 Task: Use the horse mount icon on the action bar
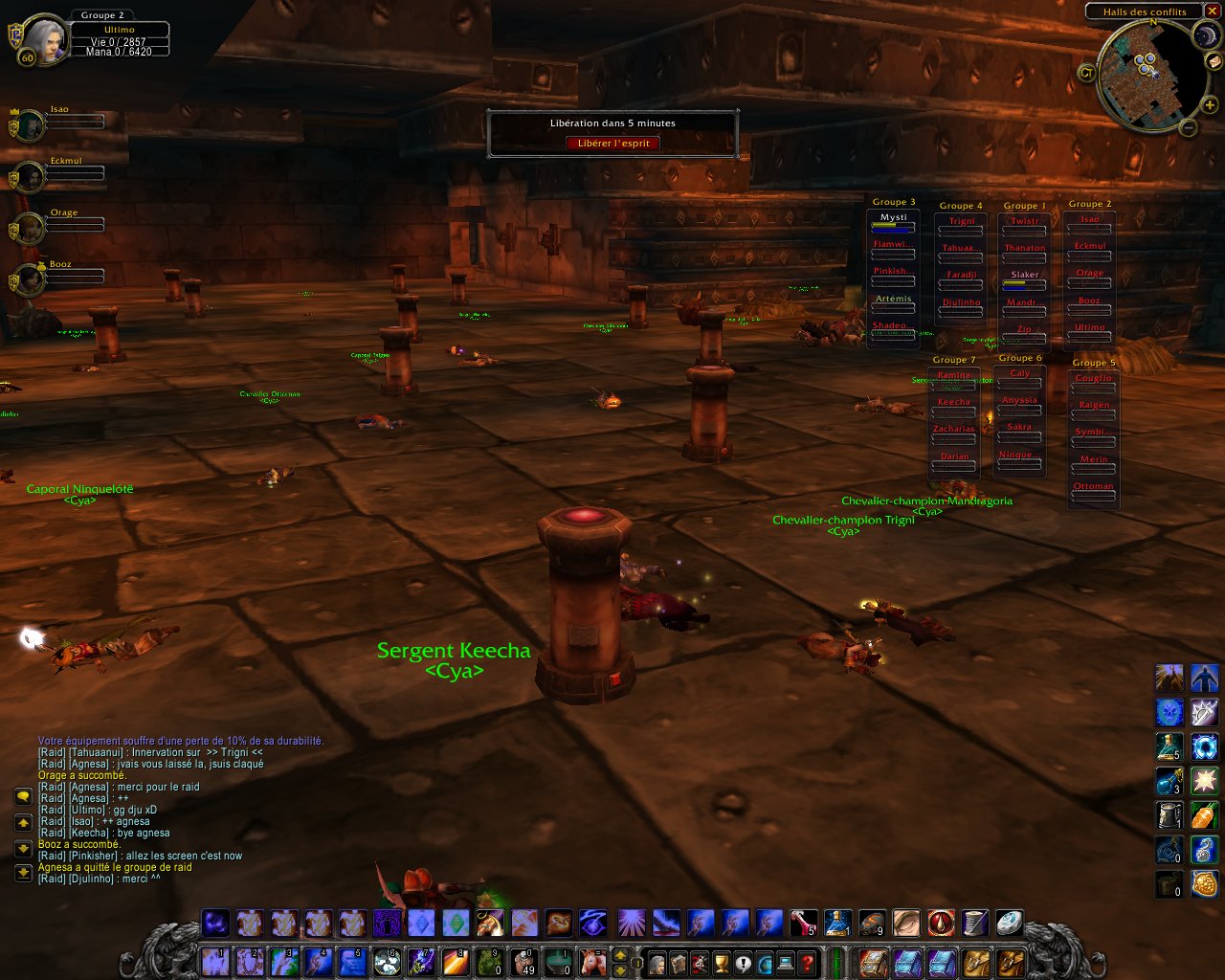(x=594, y=961)
